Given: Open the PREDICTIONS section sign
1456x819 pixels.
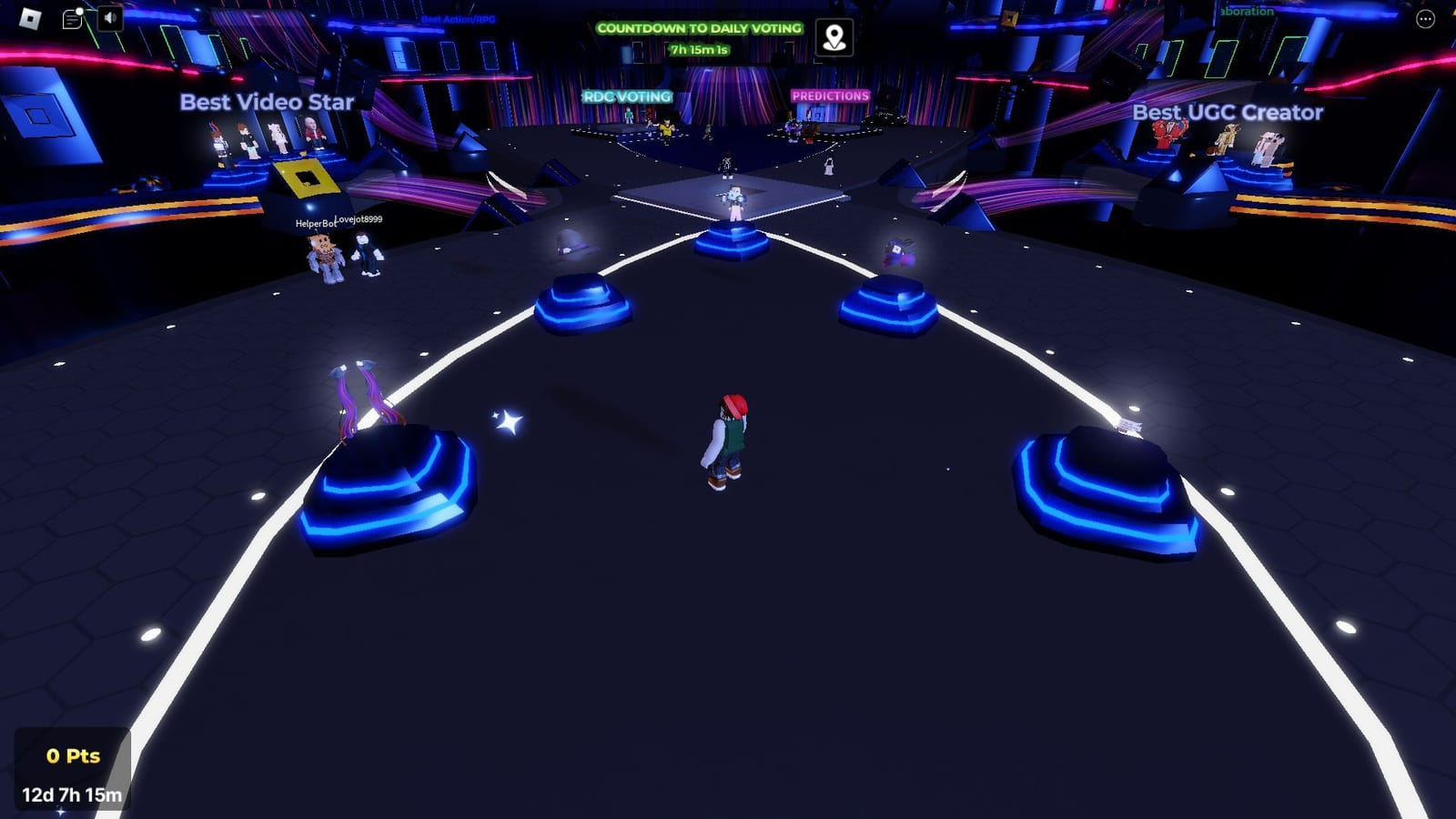Looking at the screenshot, I should (x=829, y=94).
